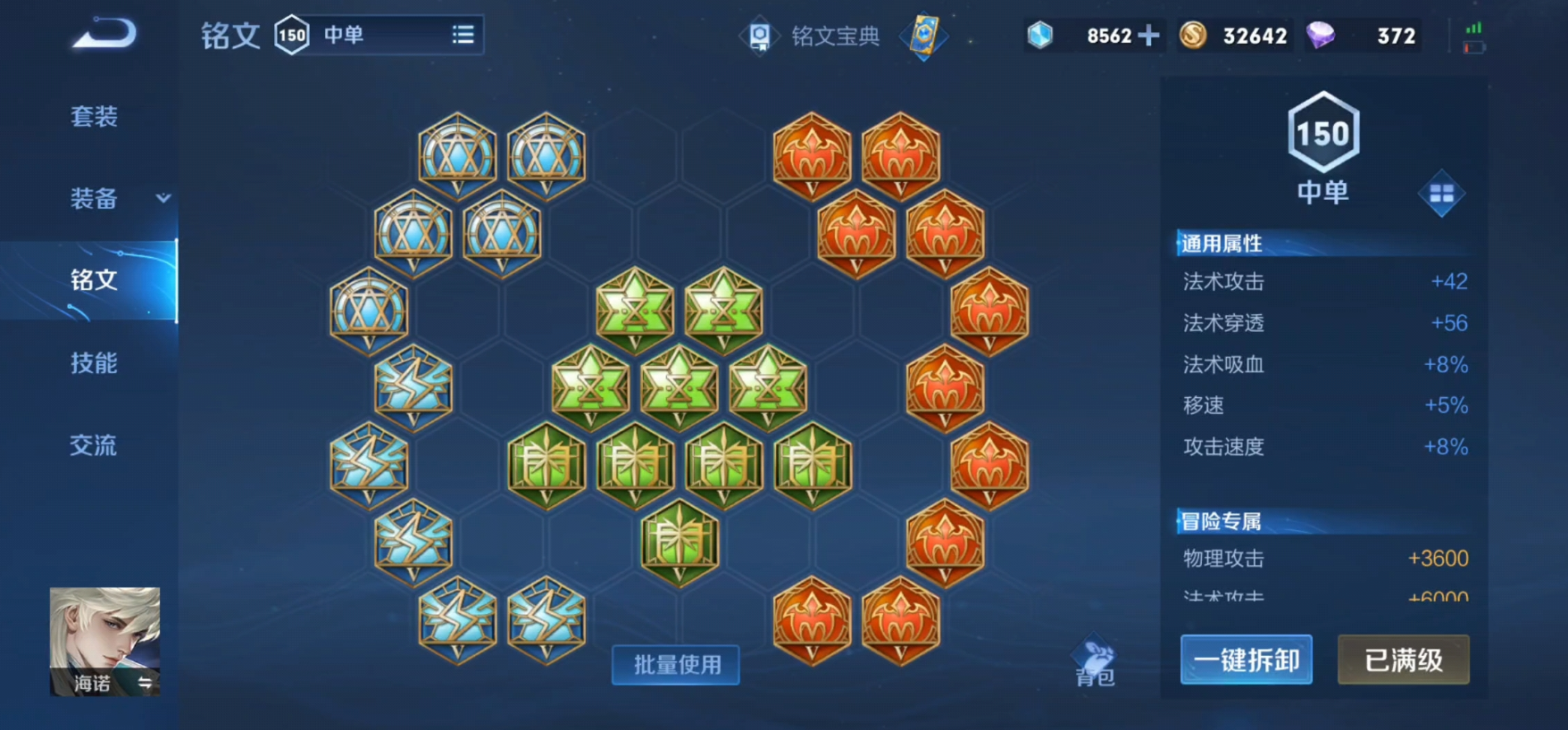Click the 已满级 button

pyautogui.click(x=1403, y=660)
